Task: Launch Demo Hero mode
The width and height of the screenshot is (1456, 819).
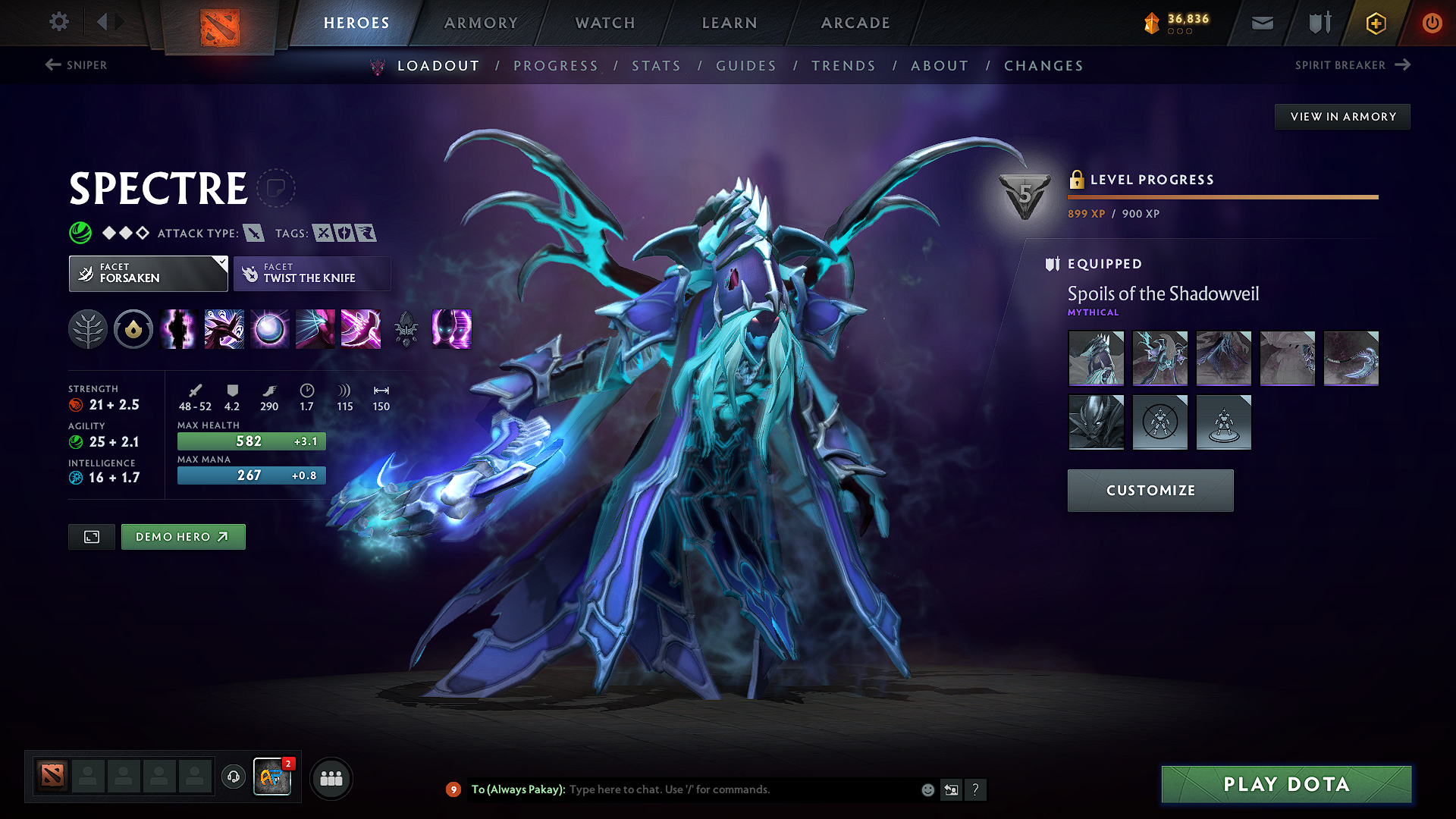Action: 183,537
